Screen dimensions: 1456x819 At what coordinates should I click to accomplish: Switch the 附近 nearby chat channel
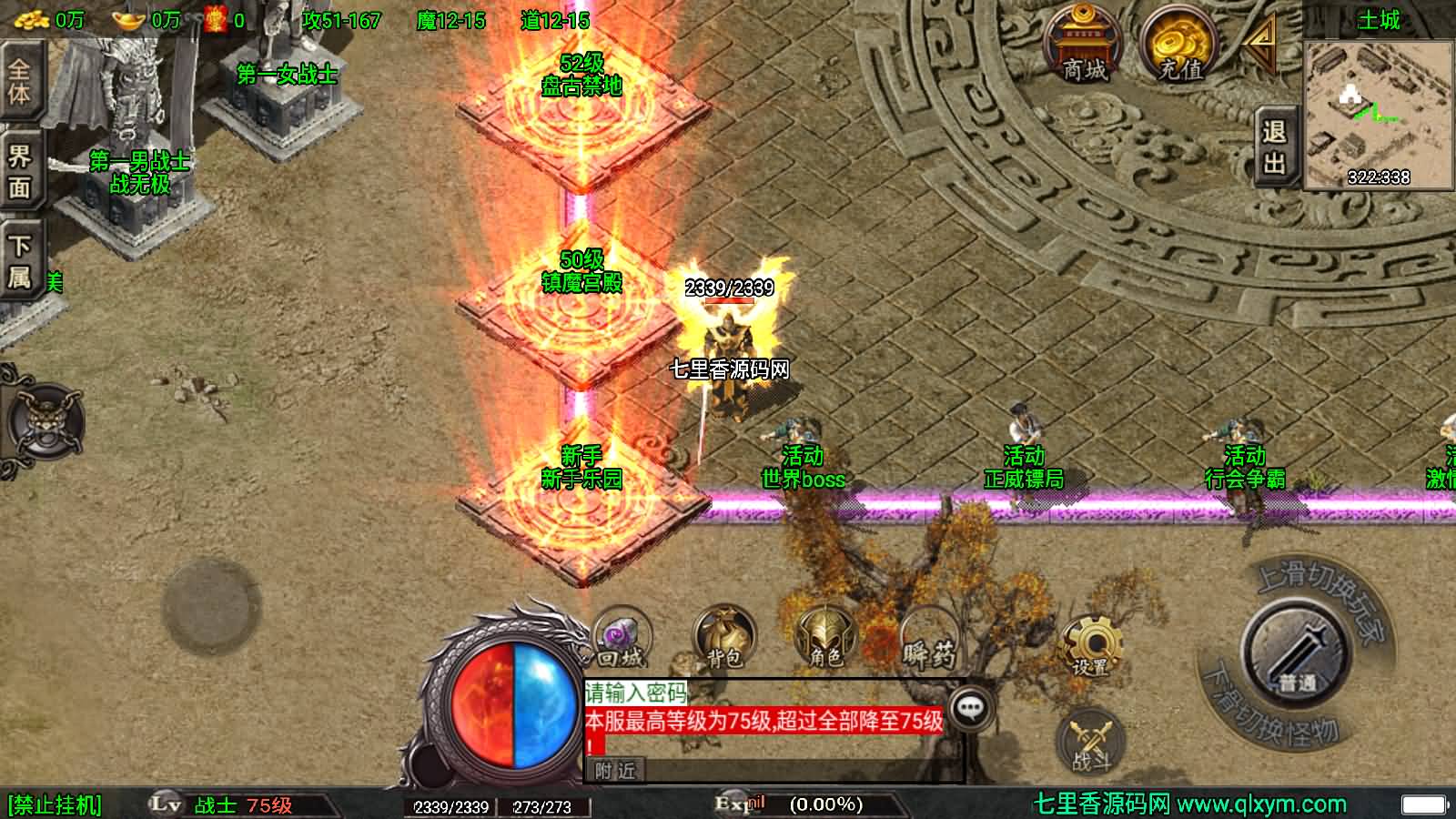616,771
